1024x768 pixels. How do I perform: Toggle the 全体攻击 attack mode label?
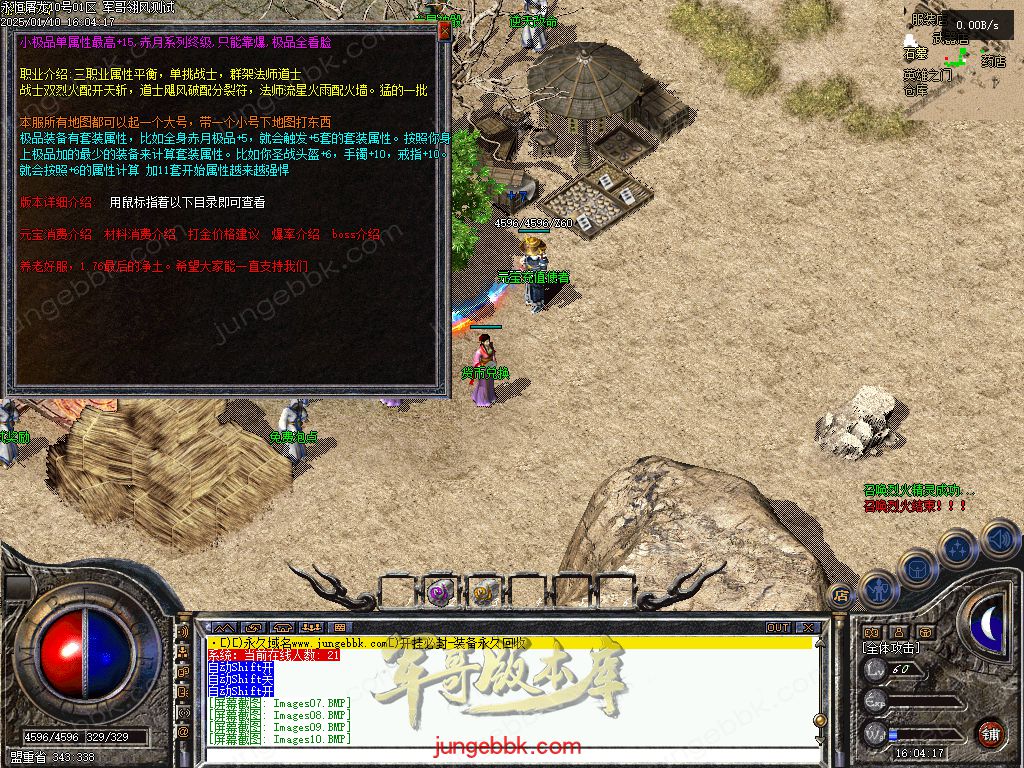[x=892, y=649]
